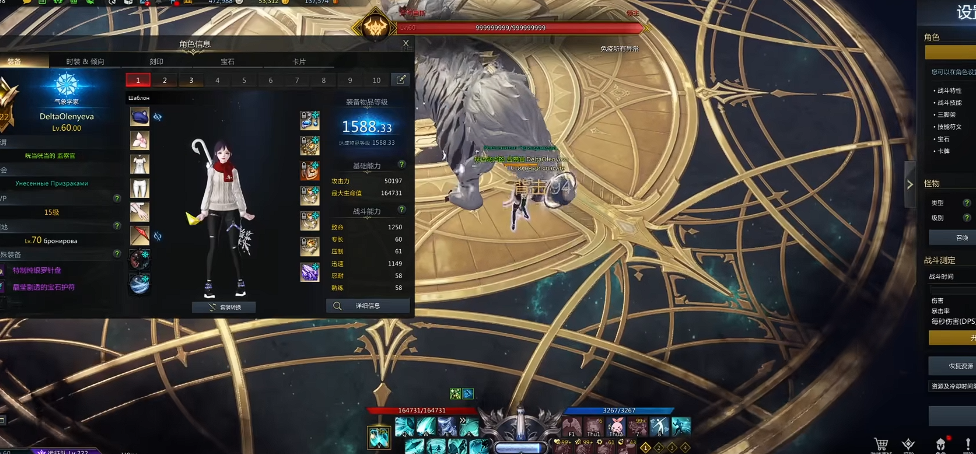Click the preset edit pencil button
Image resolution: width=976 pixels, height=454 pixels.
pyautogui.click(x=401, y=80)
